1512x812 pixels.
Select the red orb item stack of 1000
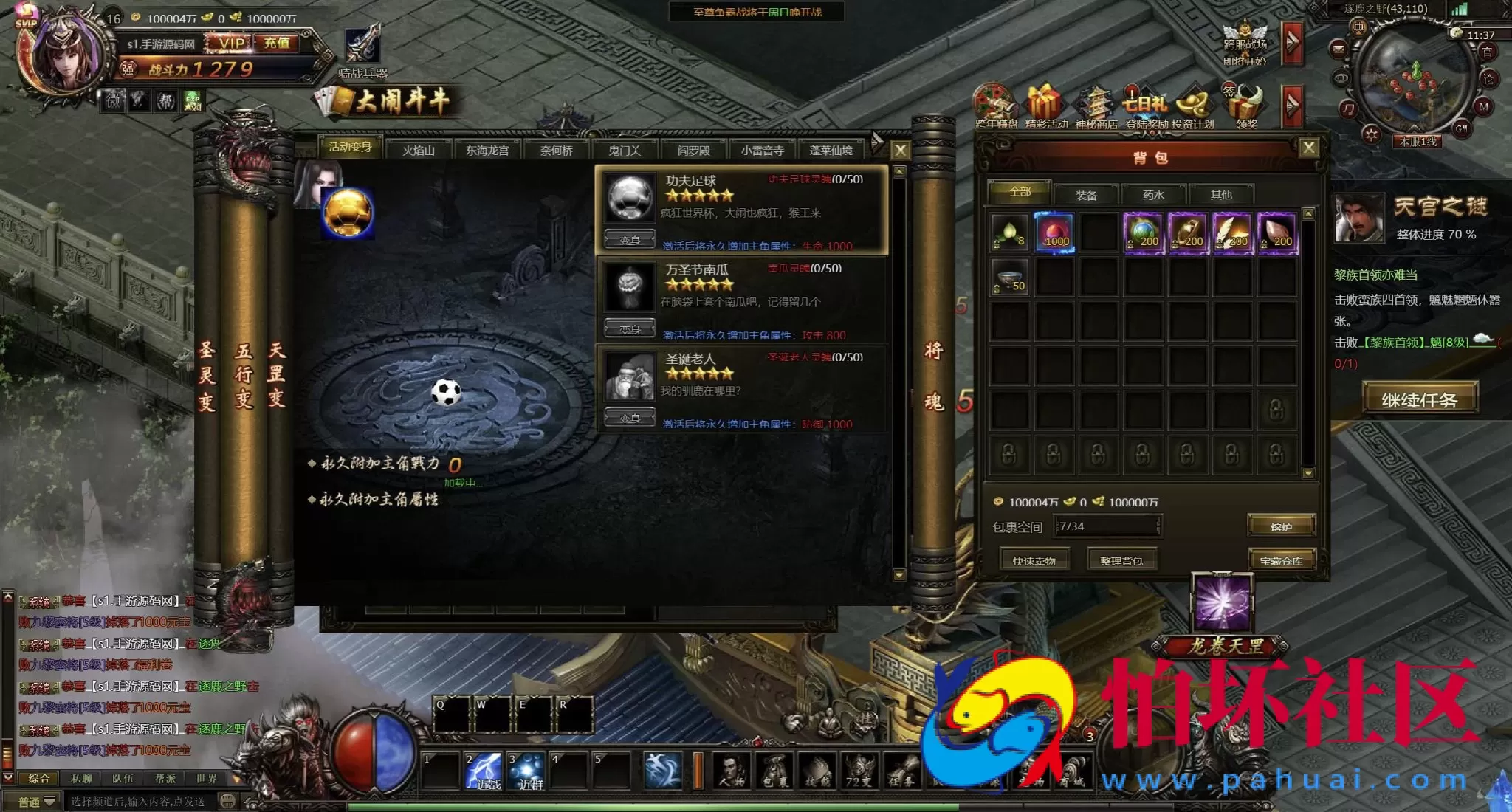click(x=1055, y=232)
